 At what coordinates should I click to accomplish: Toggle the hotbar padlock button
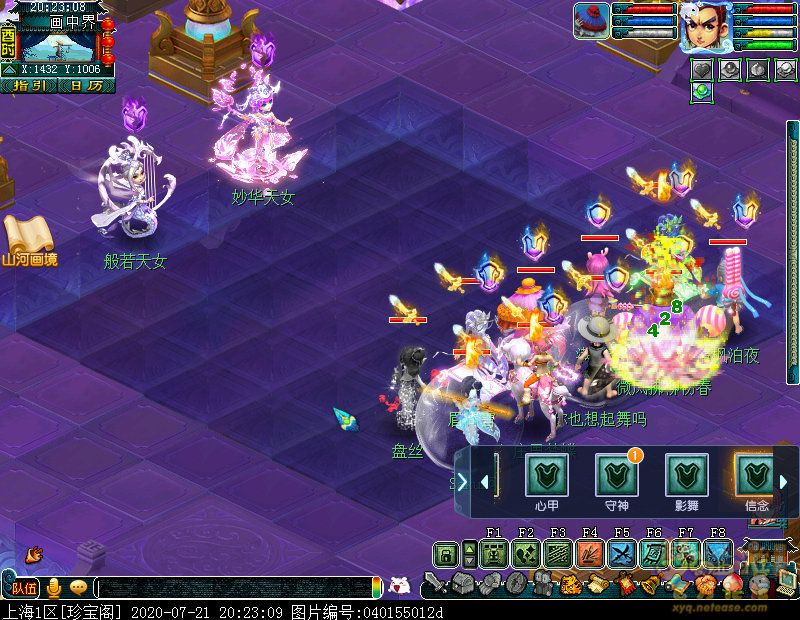446,553
